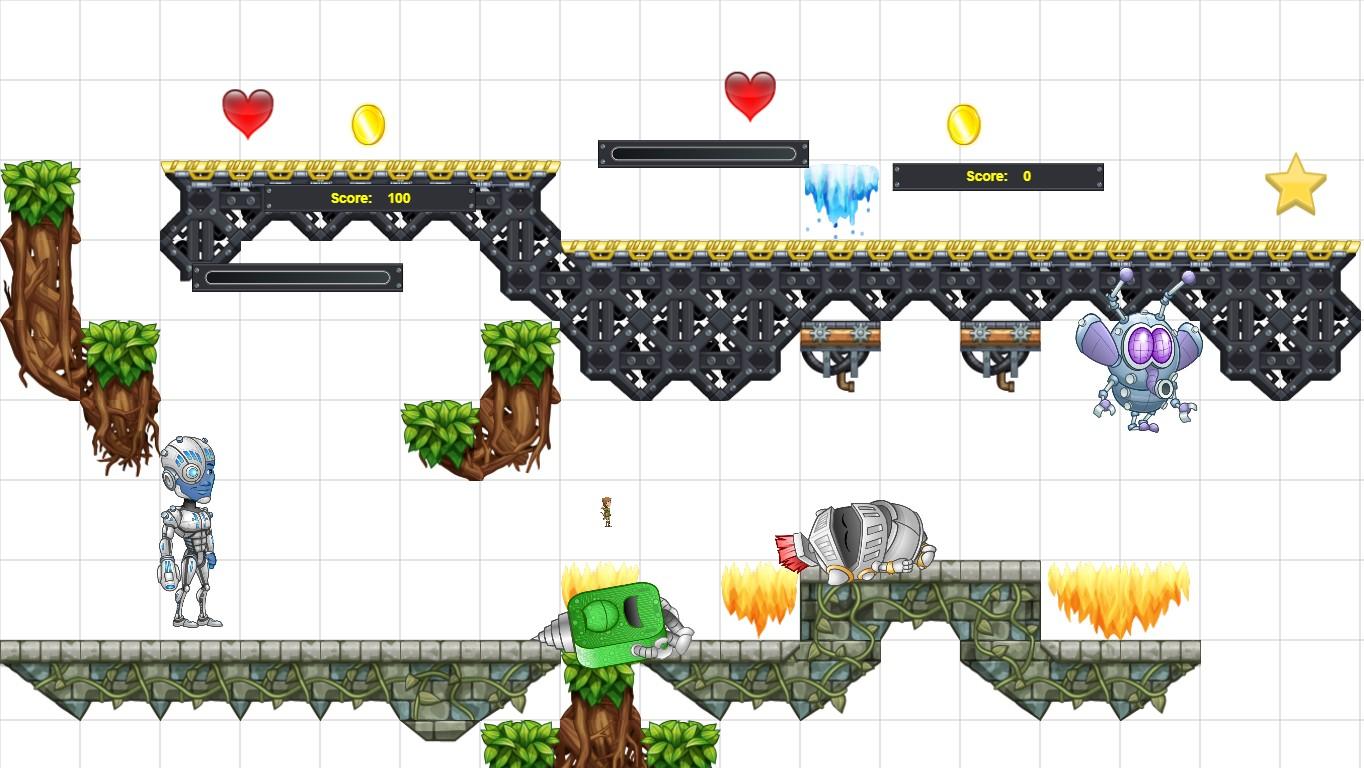
Task: Click the Score 0 display panel
Action: click(x=997, y=176)
